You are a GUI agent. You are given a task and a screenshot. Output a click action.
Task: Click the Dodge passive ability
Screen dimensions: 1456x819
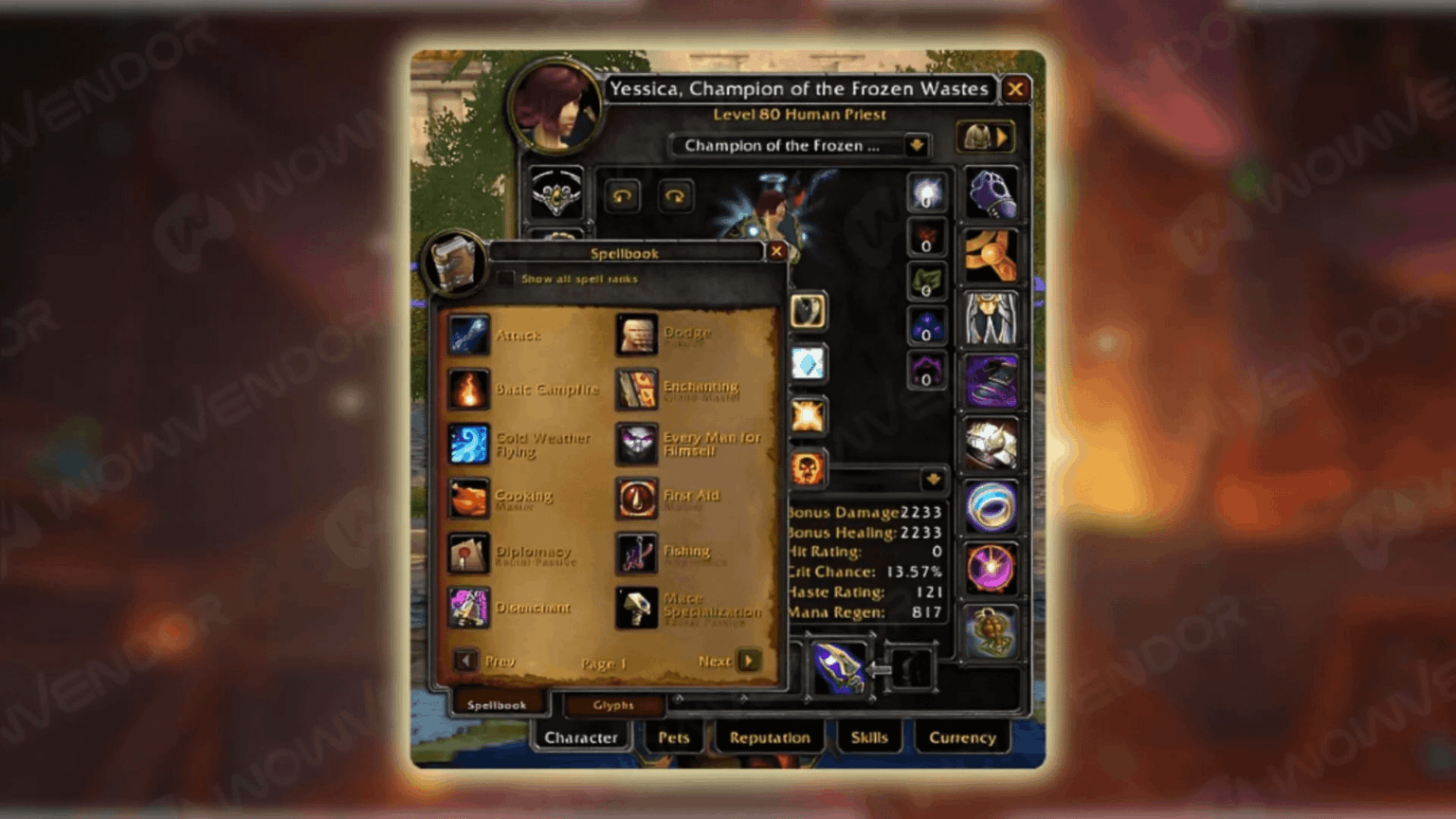[x=636, y=336]
